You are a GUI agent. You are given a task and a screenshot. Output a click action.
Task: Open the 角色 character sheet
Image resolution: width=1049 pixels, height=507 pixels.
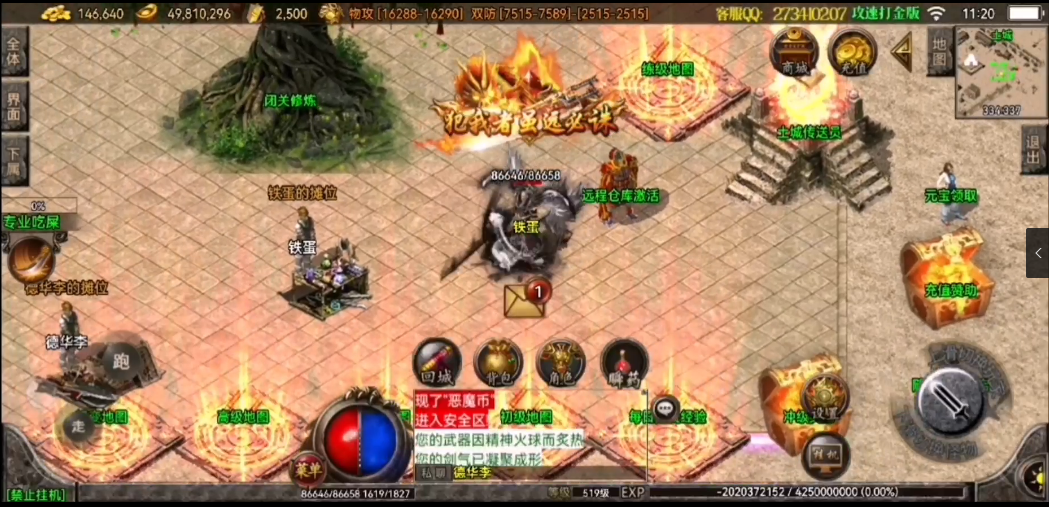[x=561, y=364]
